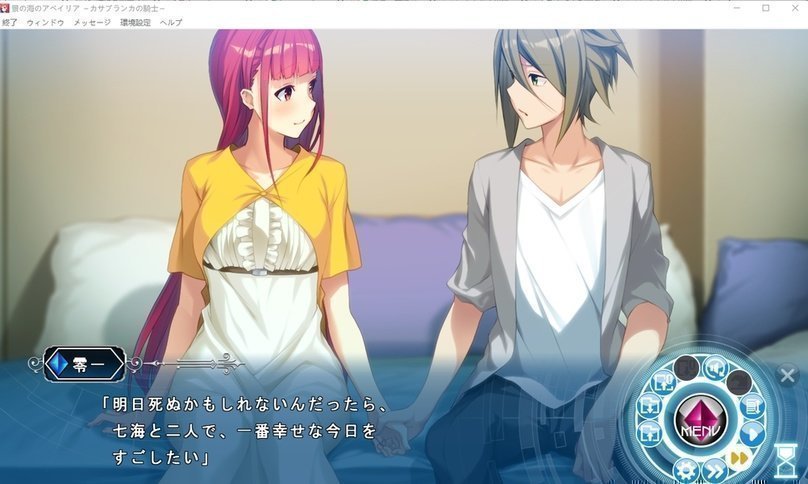
Task: Minimize the game window
Action: [737, 8]
